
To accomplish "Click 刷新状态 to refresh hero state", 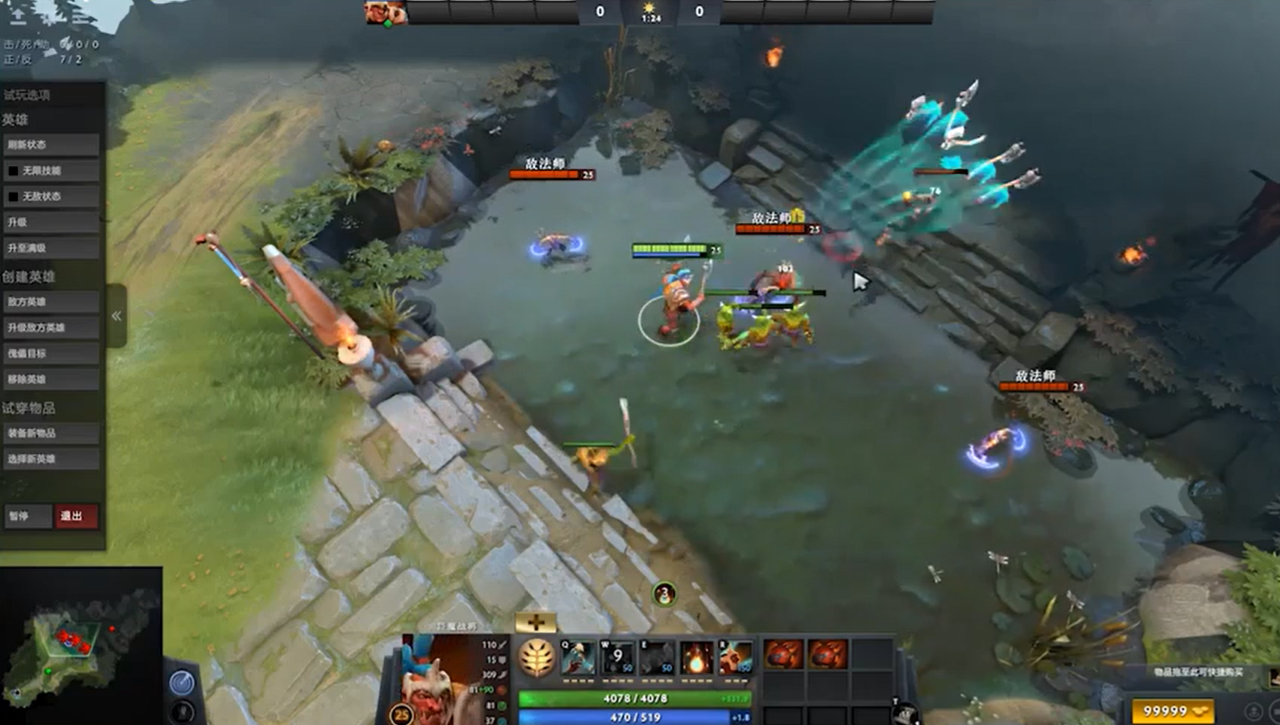I will (50, 144).
